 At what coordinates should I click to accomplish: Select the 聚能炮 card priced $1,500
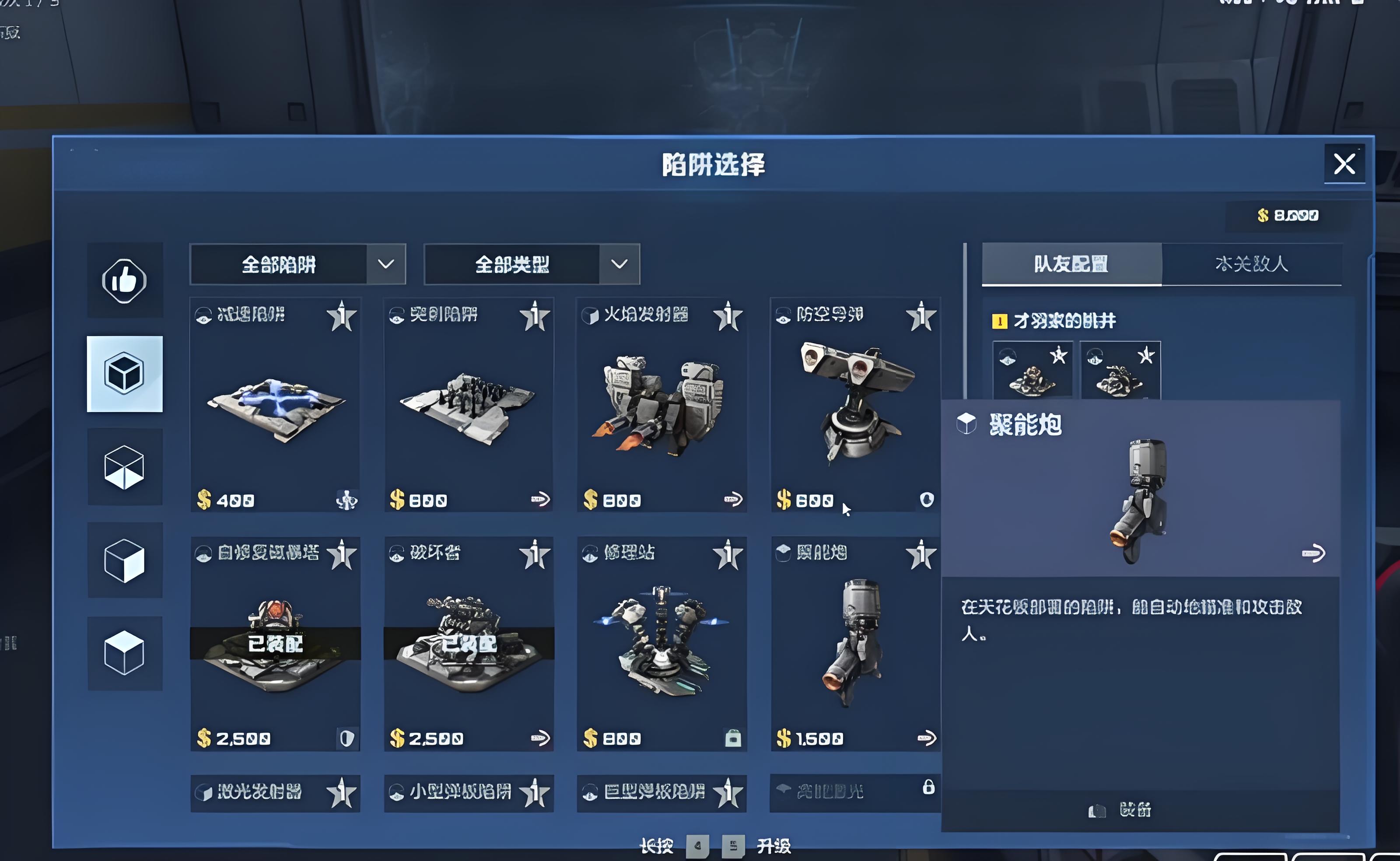point(854,644)
